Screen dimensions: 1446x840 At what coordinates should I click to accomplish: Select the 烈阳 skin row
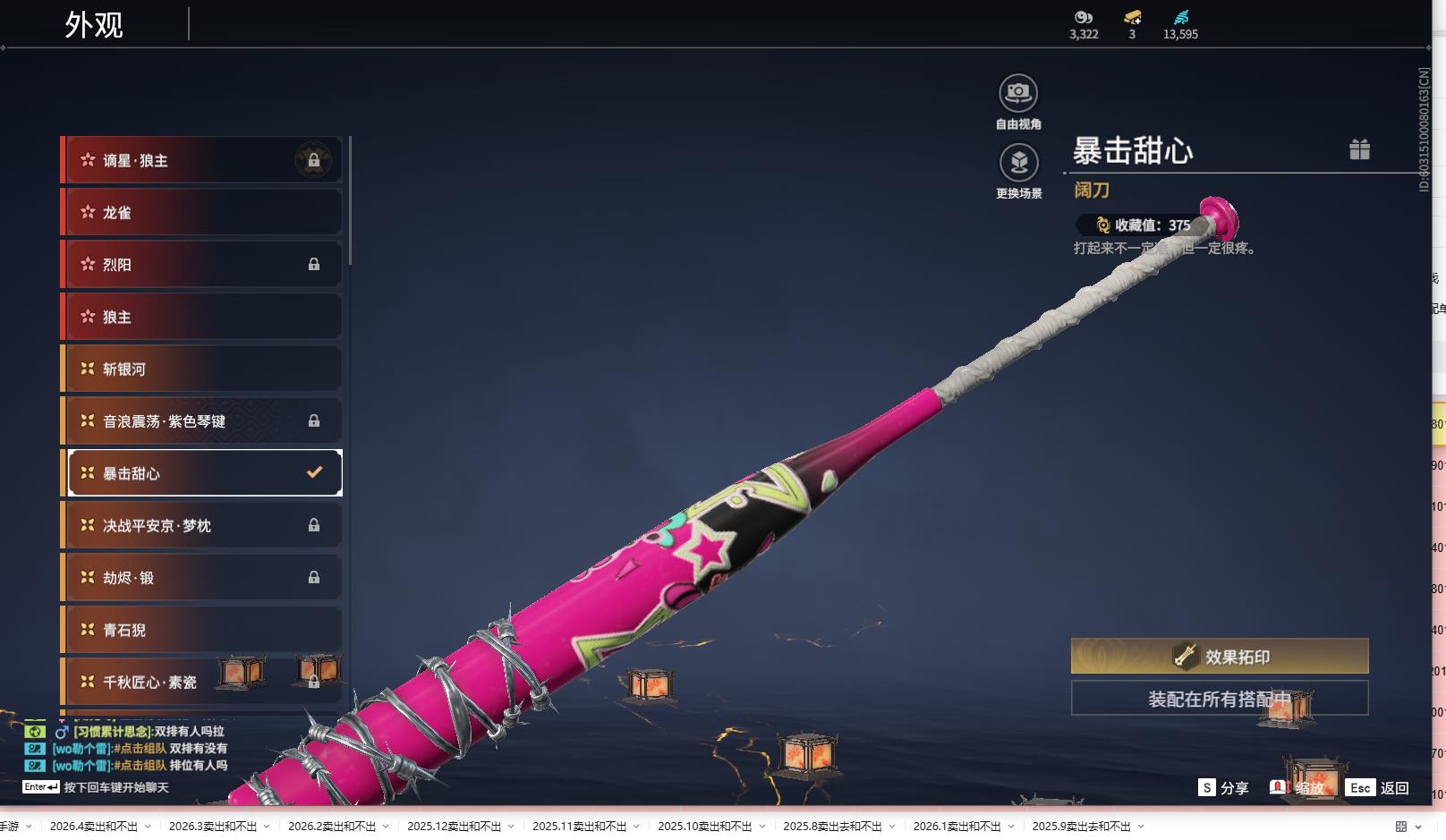[202, 265]
